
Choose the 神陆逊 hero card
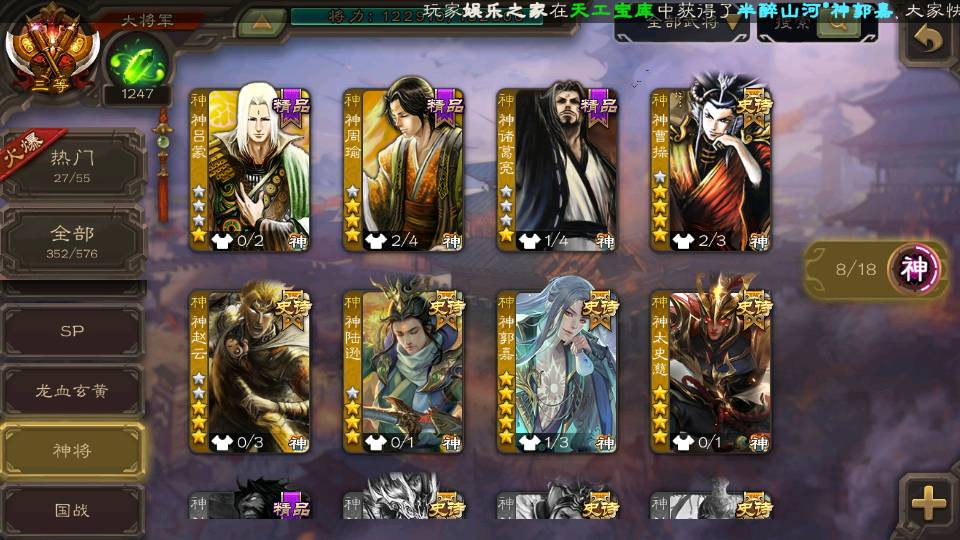[403, 371]
